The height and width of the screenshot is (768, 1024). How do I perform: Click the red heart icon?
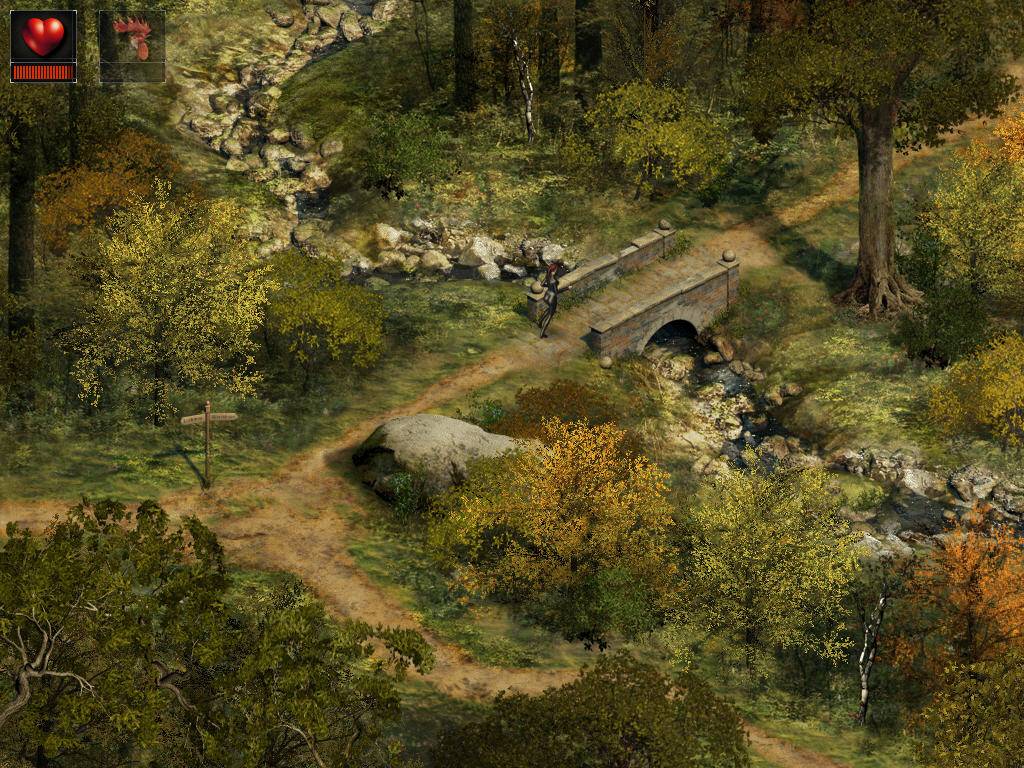(x=42, y=37)
